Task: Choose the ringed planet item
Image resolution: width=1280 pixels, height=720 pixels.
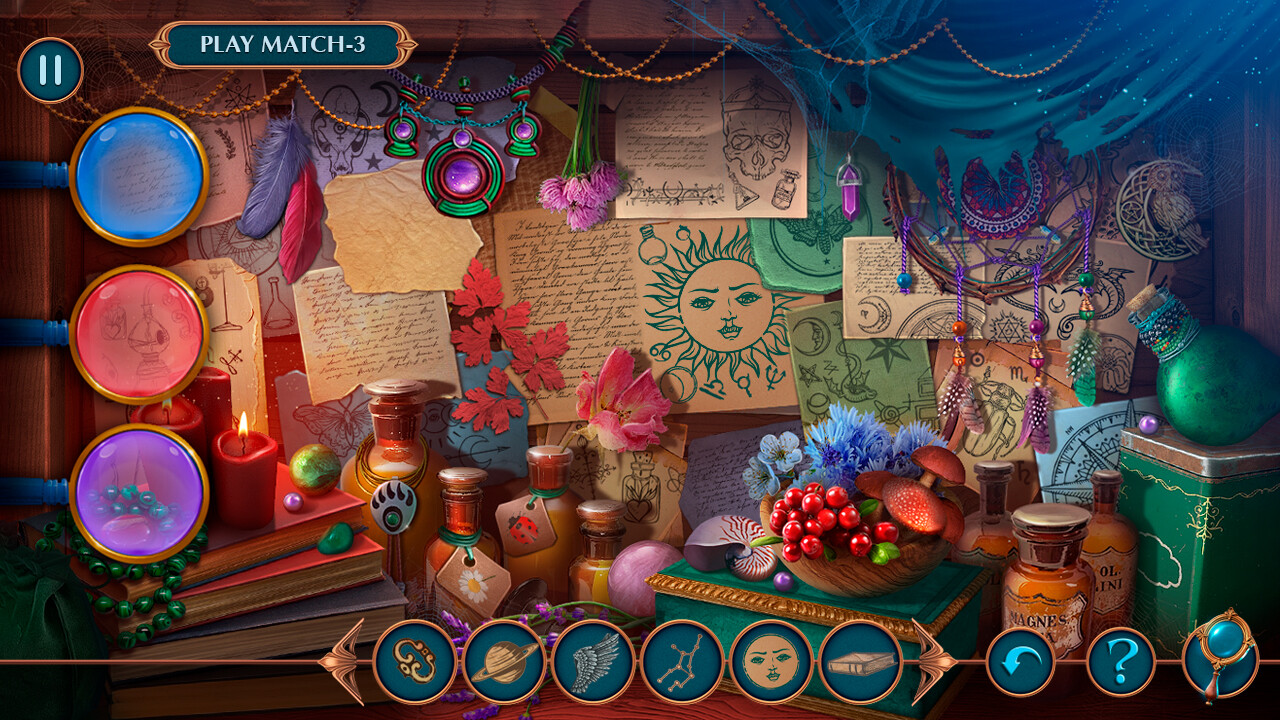Action: [x=504, y=662]
